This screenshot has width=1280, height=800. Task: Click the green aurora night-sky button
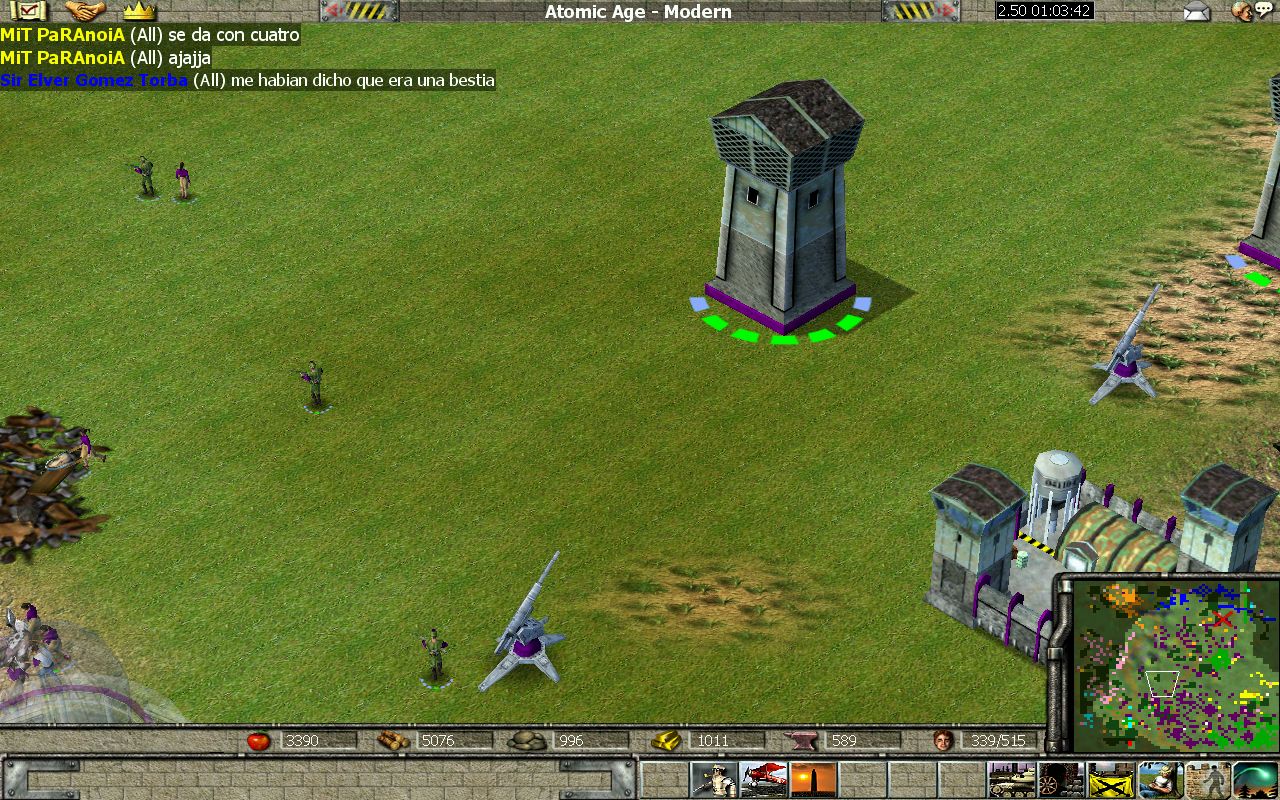click(1256, 779)
